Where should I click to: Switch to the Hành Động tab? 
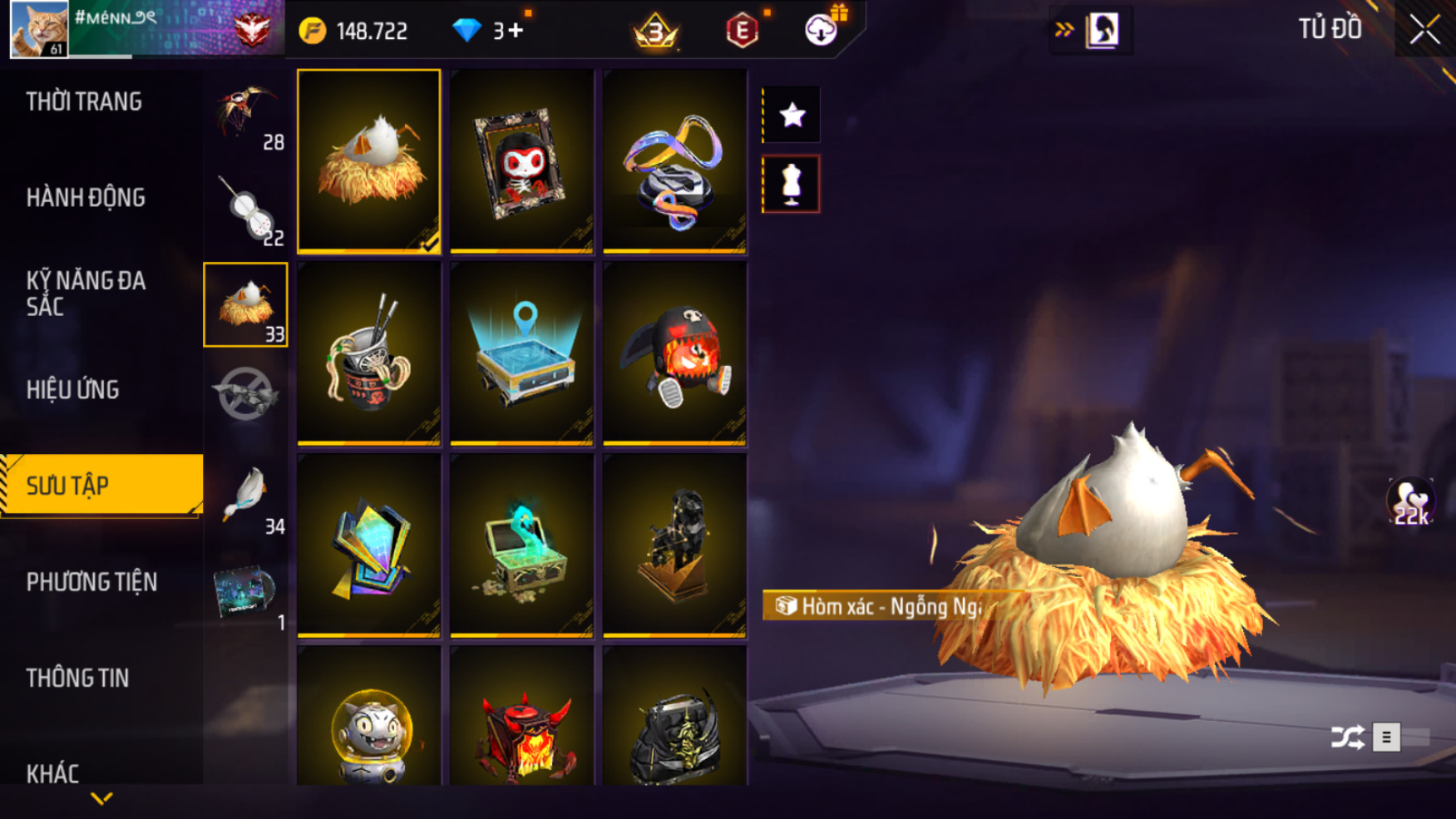pyautogui.click(x=86, y=198)
